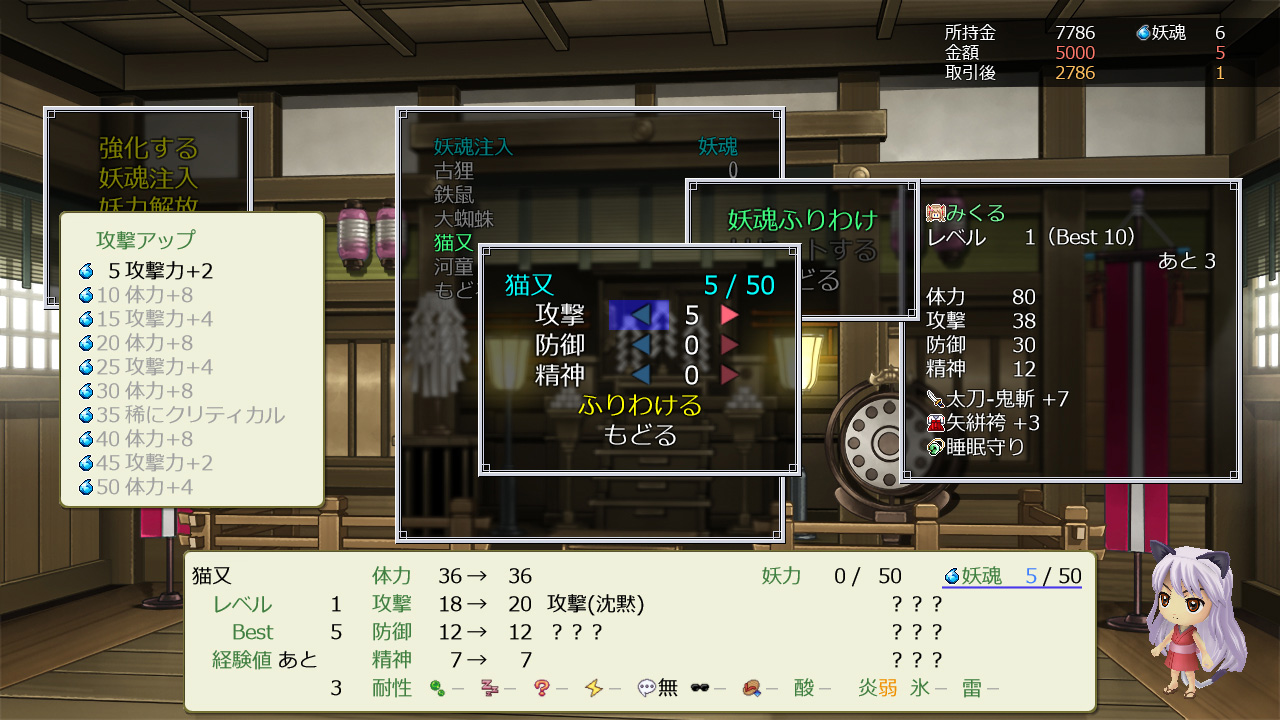Decrease 精神 with the left arrow
This screenshot has width=1280, height=720.
(x=640, y=375)
